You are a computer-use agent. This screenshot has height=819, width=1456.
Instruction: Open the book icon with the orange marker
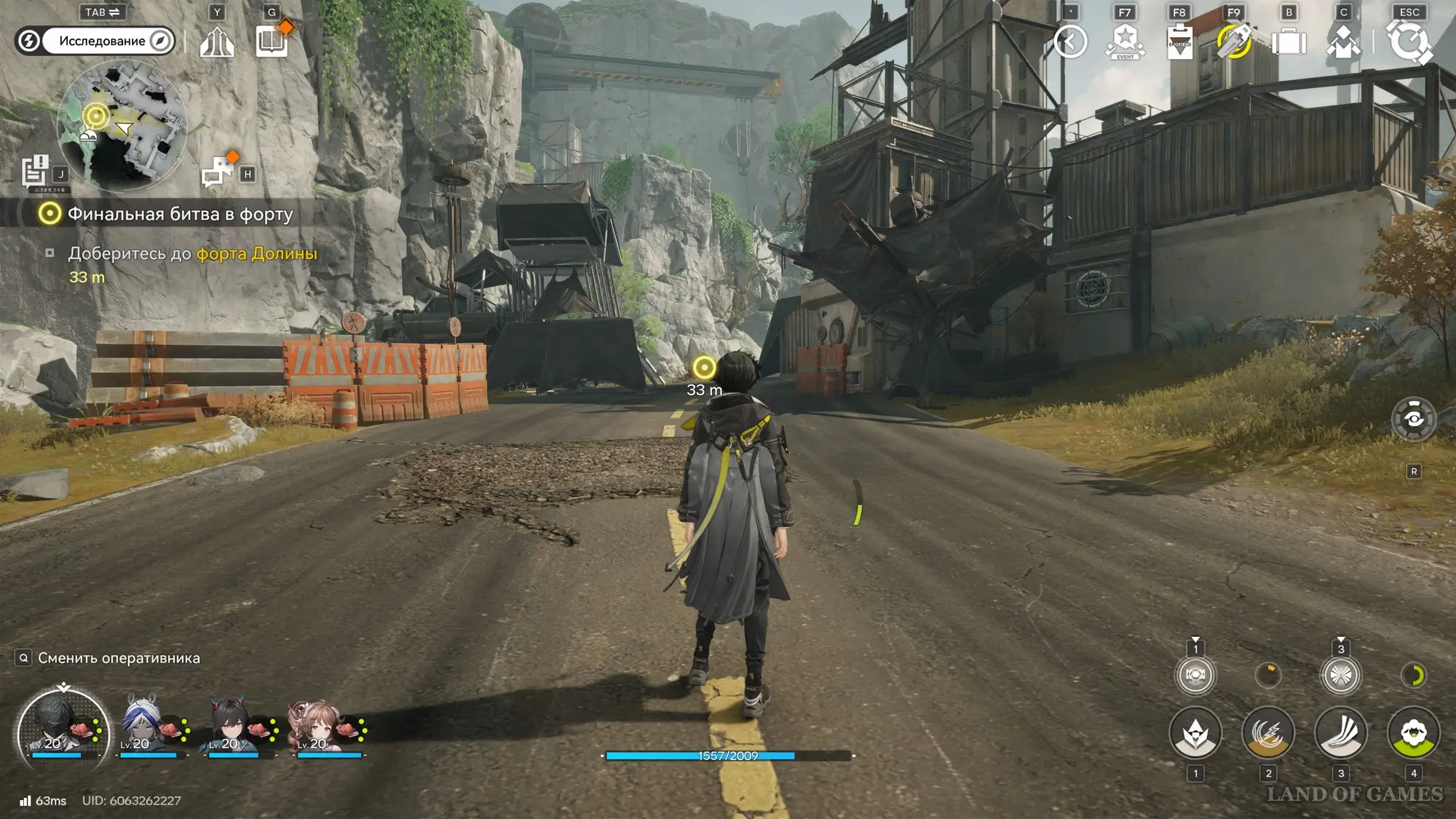tap(272, 41)
